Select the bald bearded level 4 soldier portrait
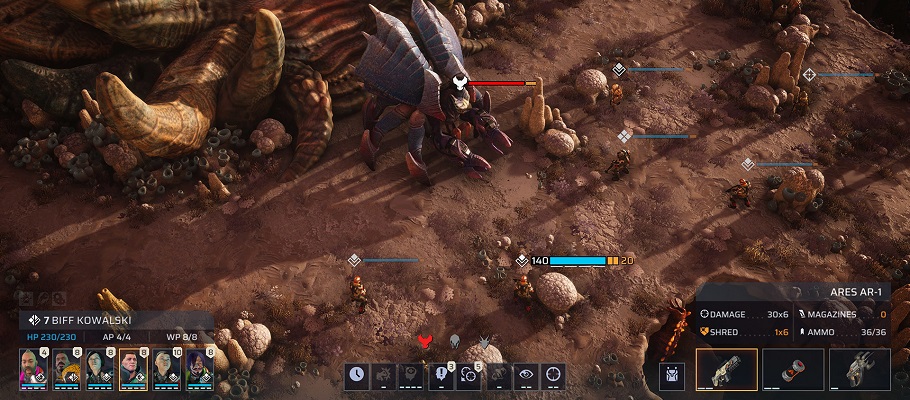 click(32, 368)
